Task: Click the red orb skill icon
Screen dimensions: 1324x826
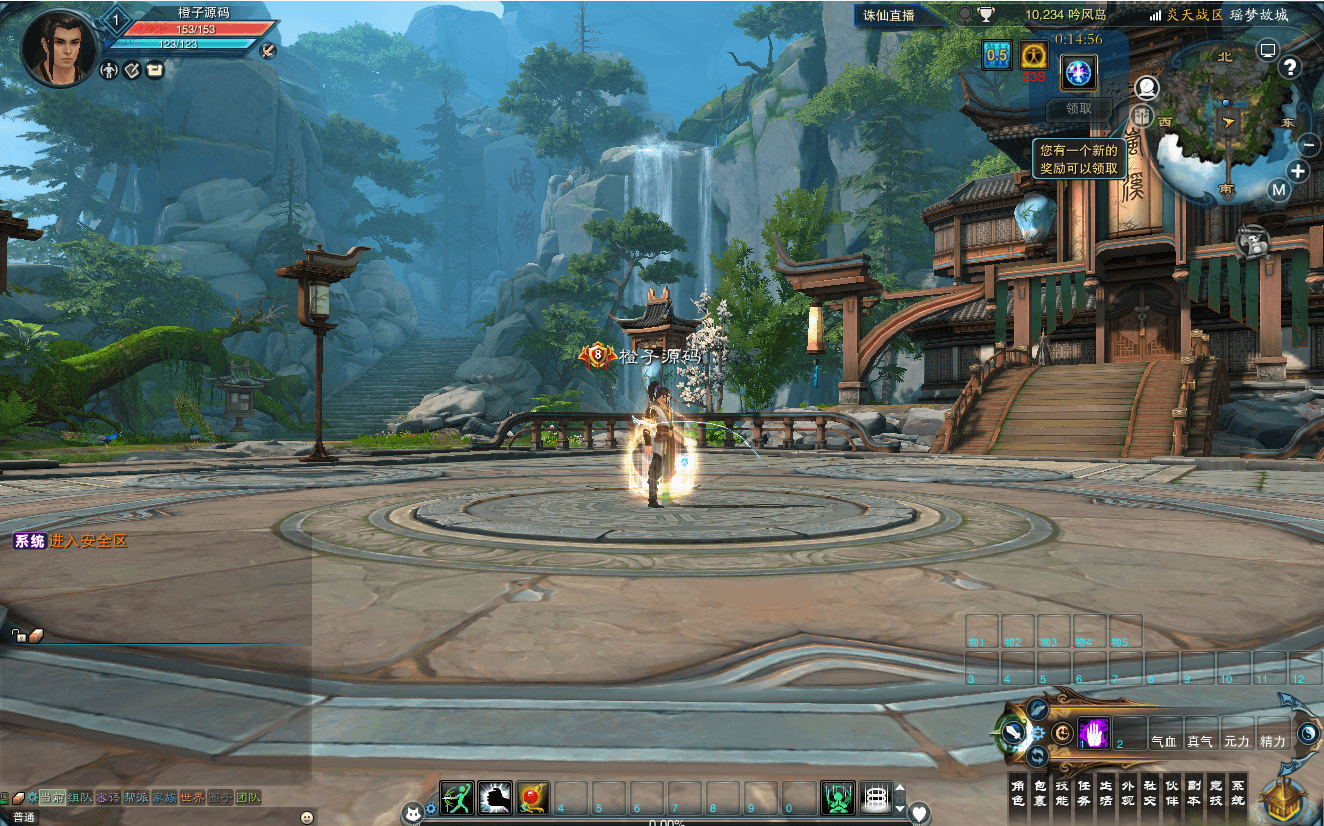Action: [x=530, y=795]
